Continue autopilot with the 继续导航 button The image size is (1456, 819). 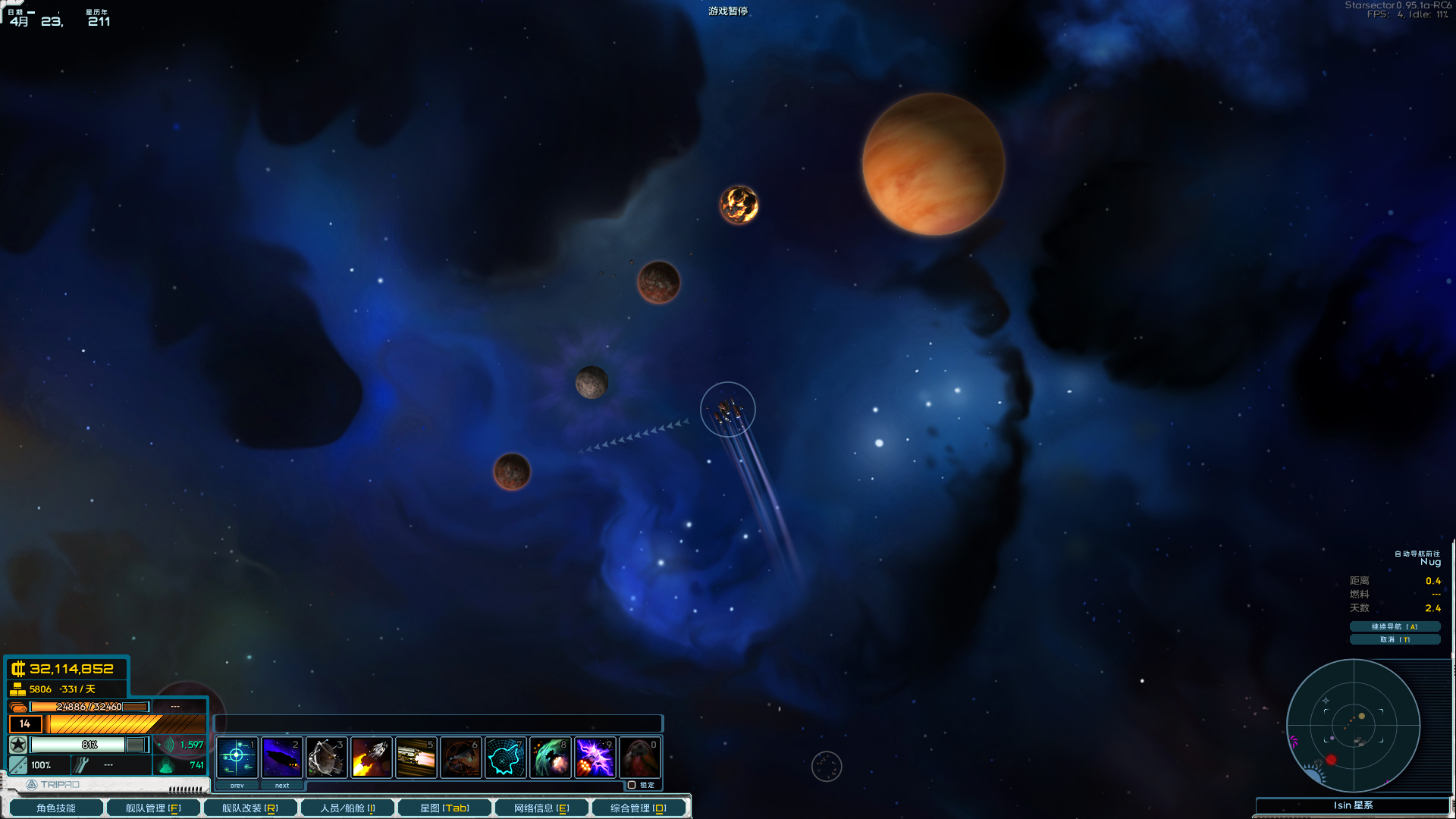1394,626
